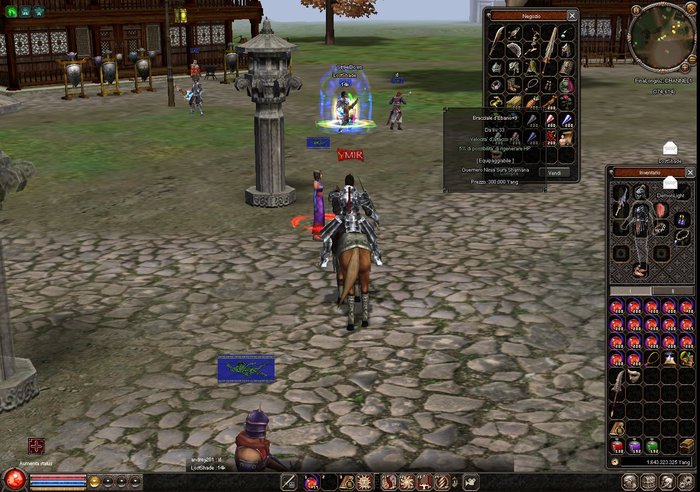Pick the shield in the shop
The image size is (700, 492).
(x=566, y=67)
